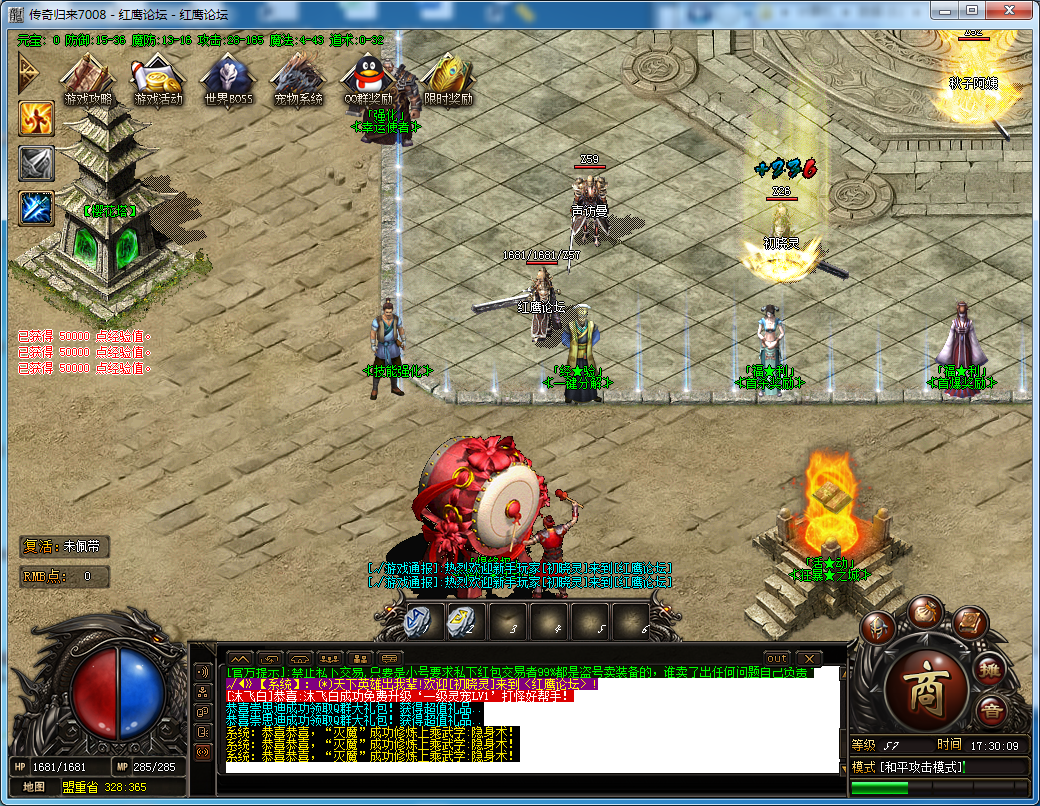1040x806 pixels.
Task: Collapse the top icon bar with the arrow
Action: (28, 72)
